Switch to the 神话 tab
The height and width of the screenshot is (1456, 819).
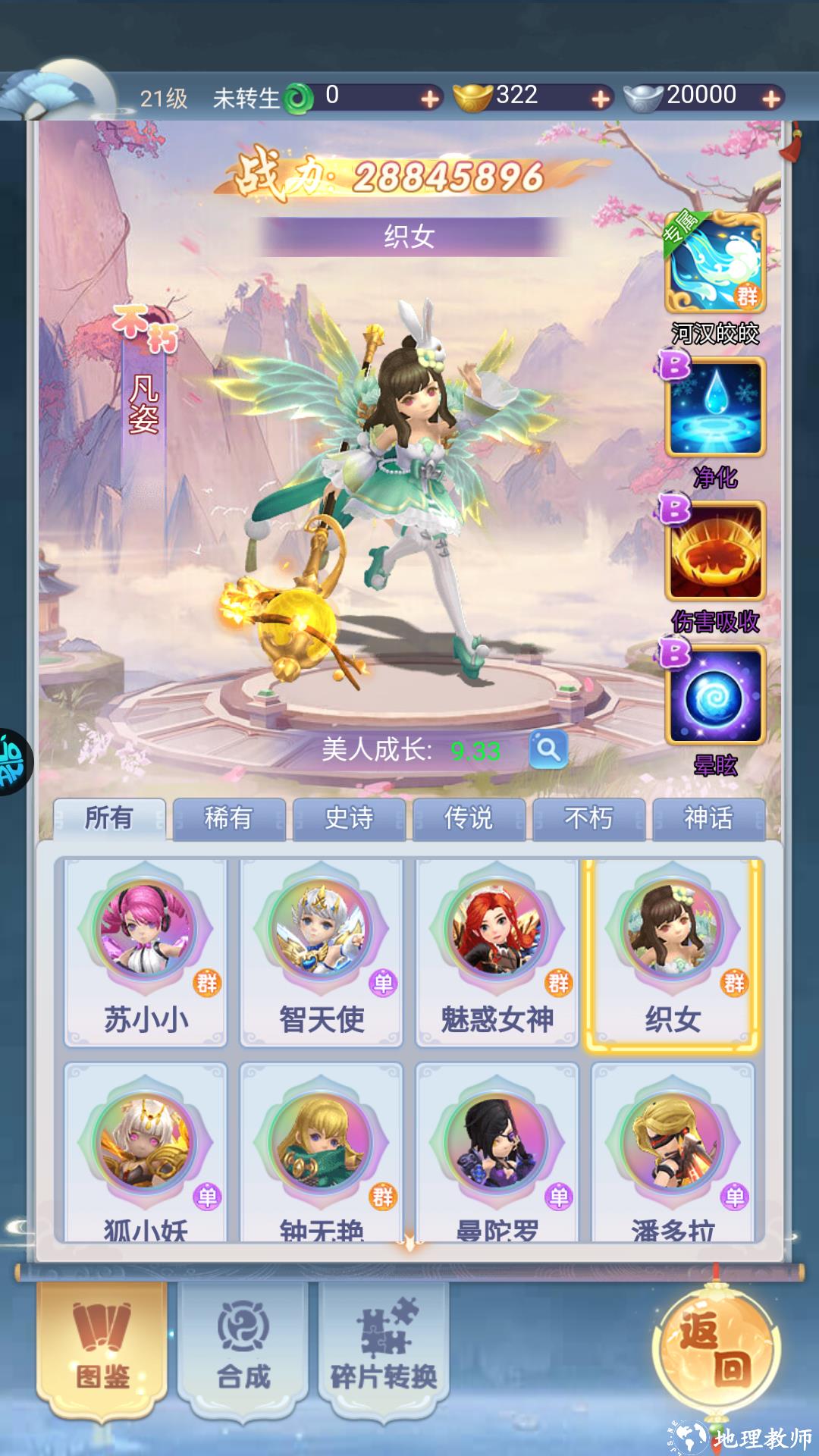[x=708, y=818]
